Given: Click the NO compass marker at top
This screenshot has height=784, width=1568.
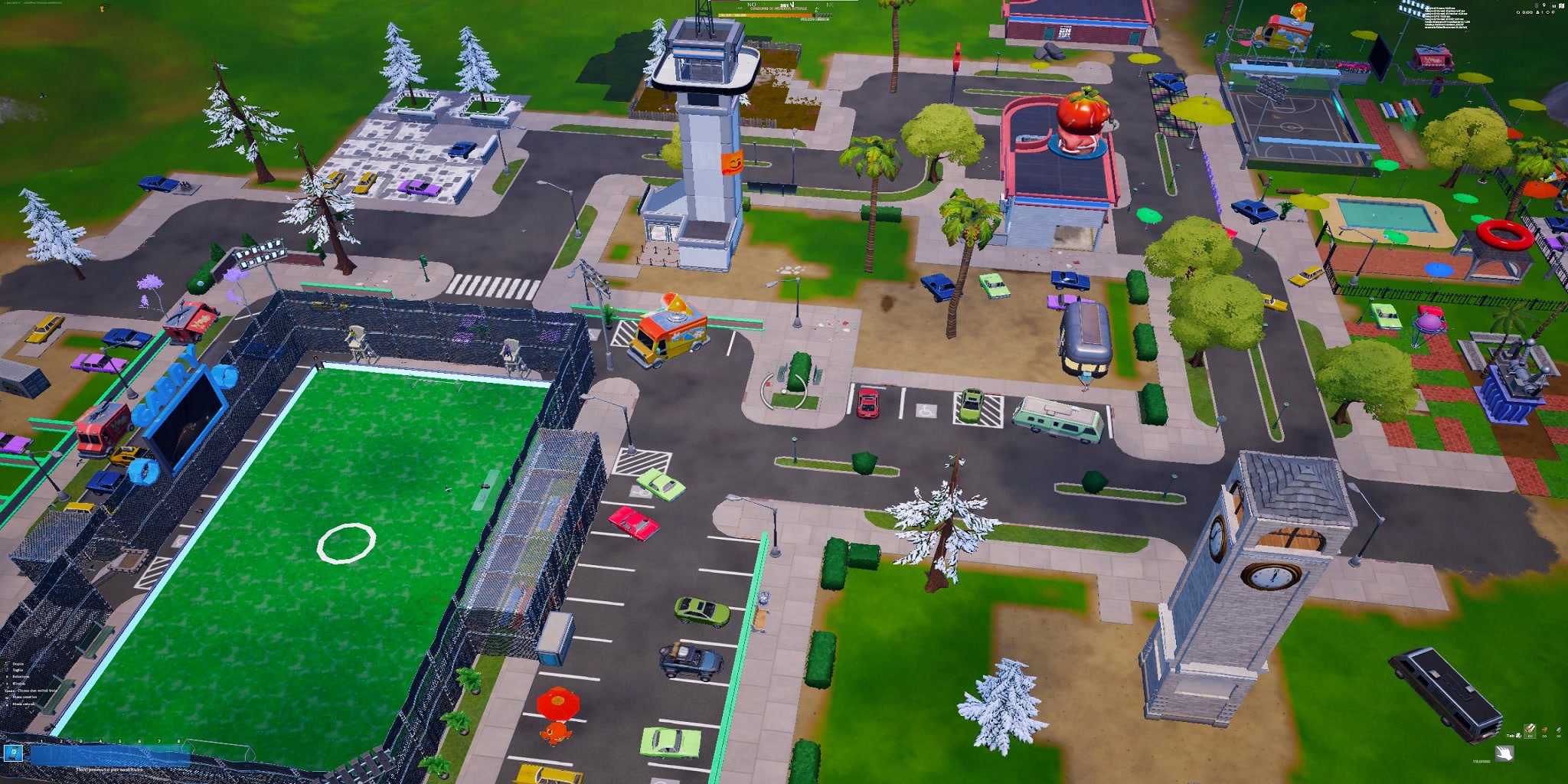Looking at the screenshot, I should coord(751,5).
